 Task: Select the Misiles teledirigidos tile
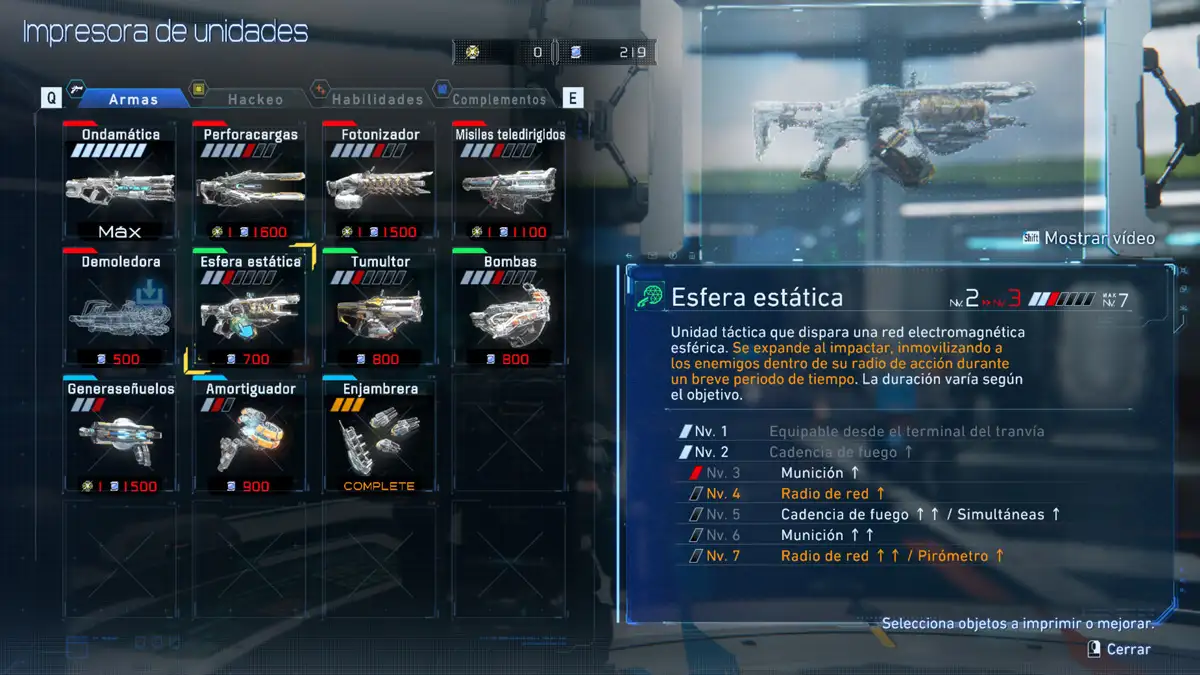pos(509,181)
